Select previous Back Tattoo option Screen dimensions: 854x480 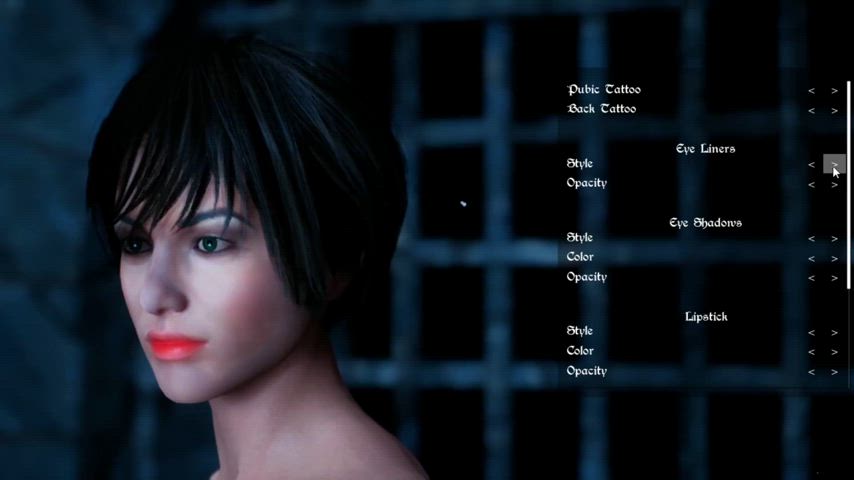[812, 111]
